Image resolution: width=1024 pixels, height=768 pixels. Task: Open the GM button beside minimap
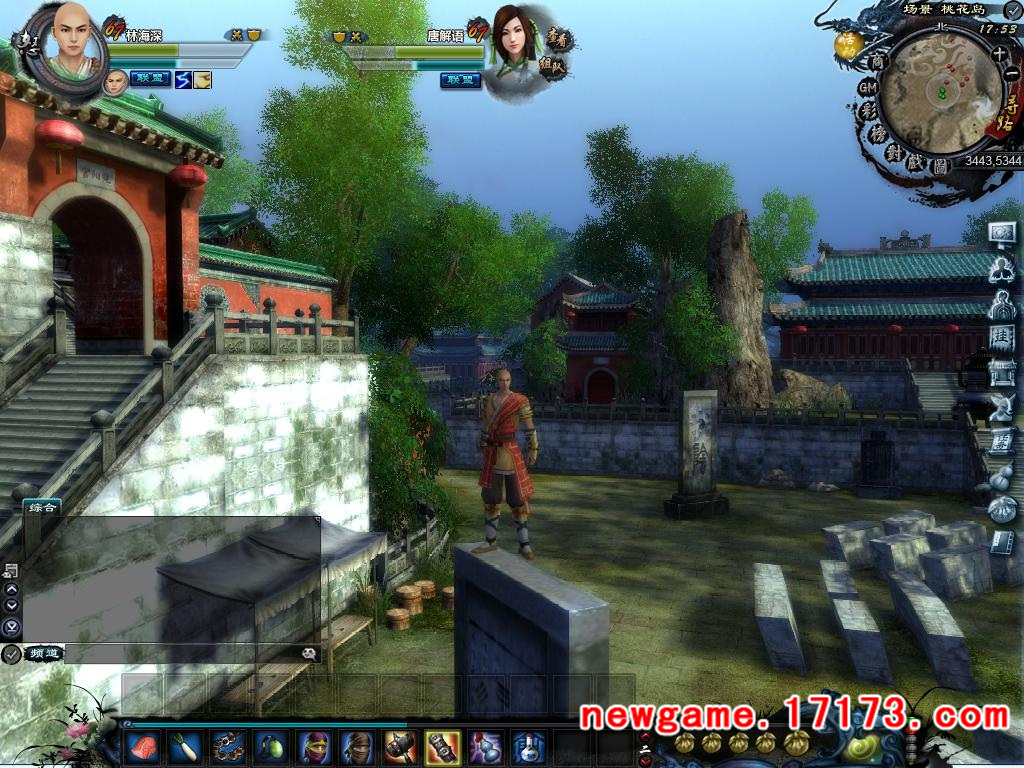click(868, 88)
